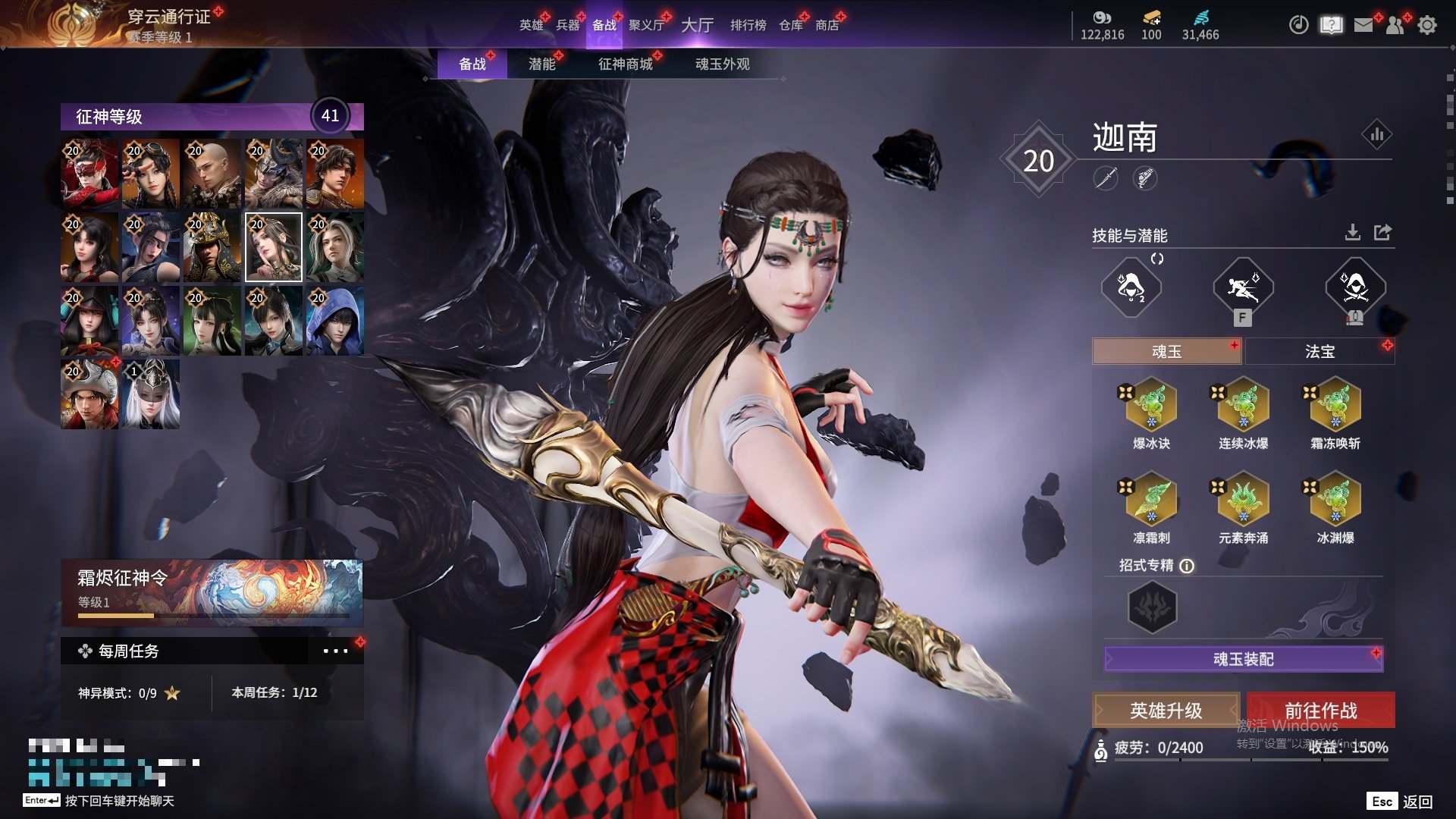The height and width of the screenshot is (819, 1456).
Task: Click the 魂玉装配 button
Action: coord(1243,659)
